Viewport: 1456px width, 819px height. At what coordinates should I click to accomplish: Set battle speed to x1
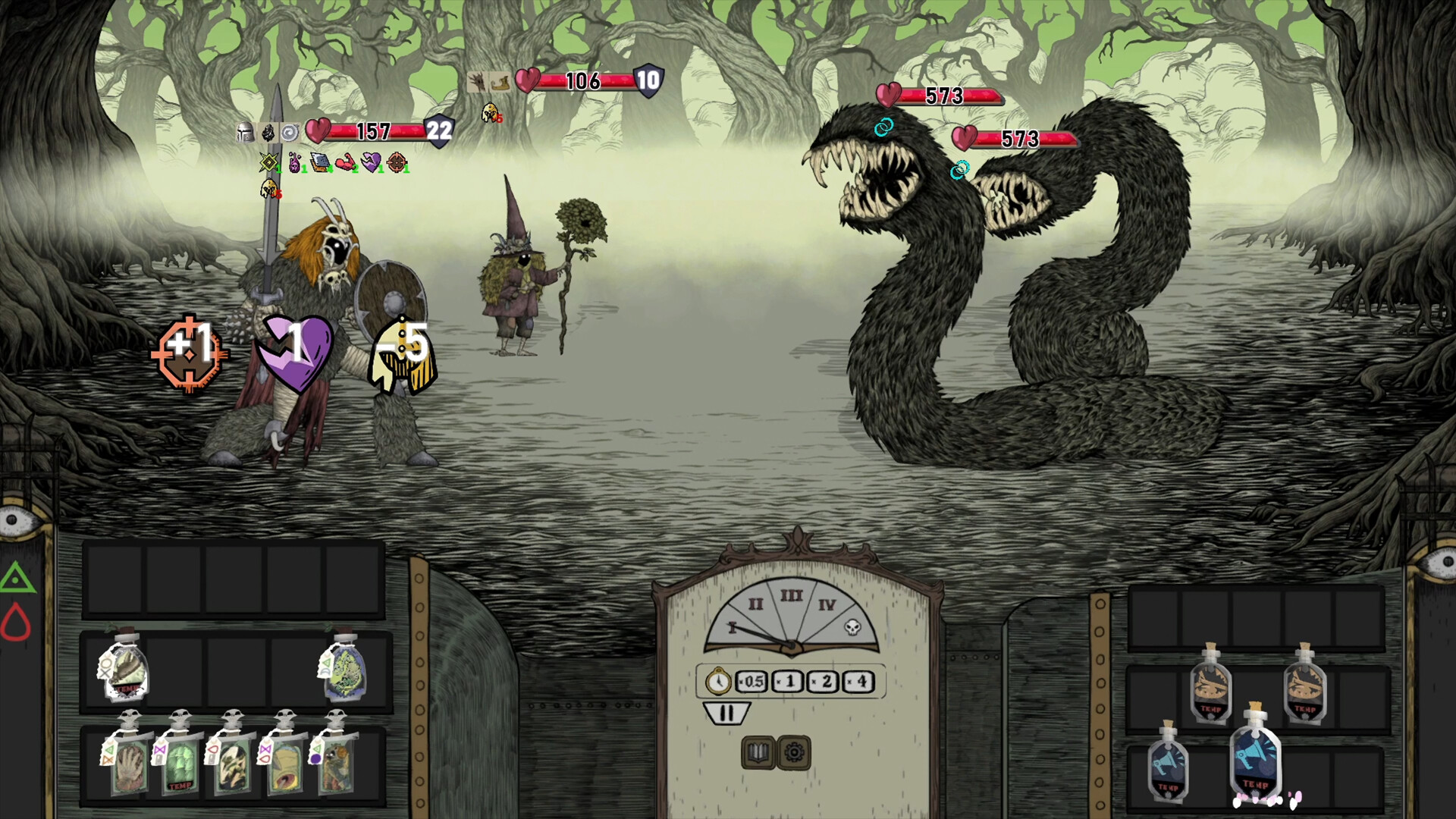point(788,682)
